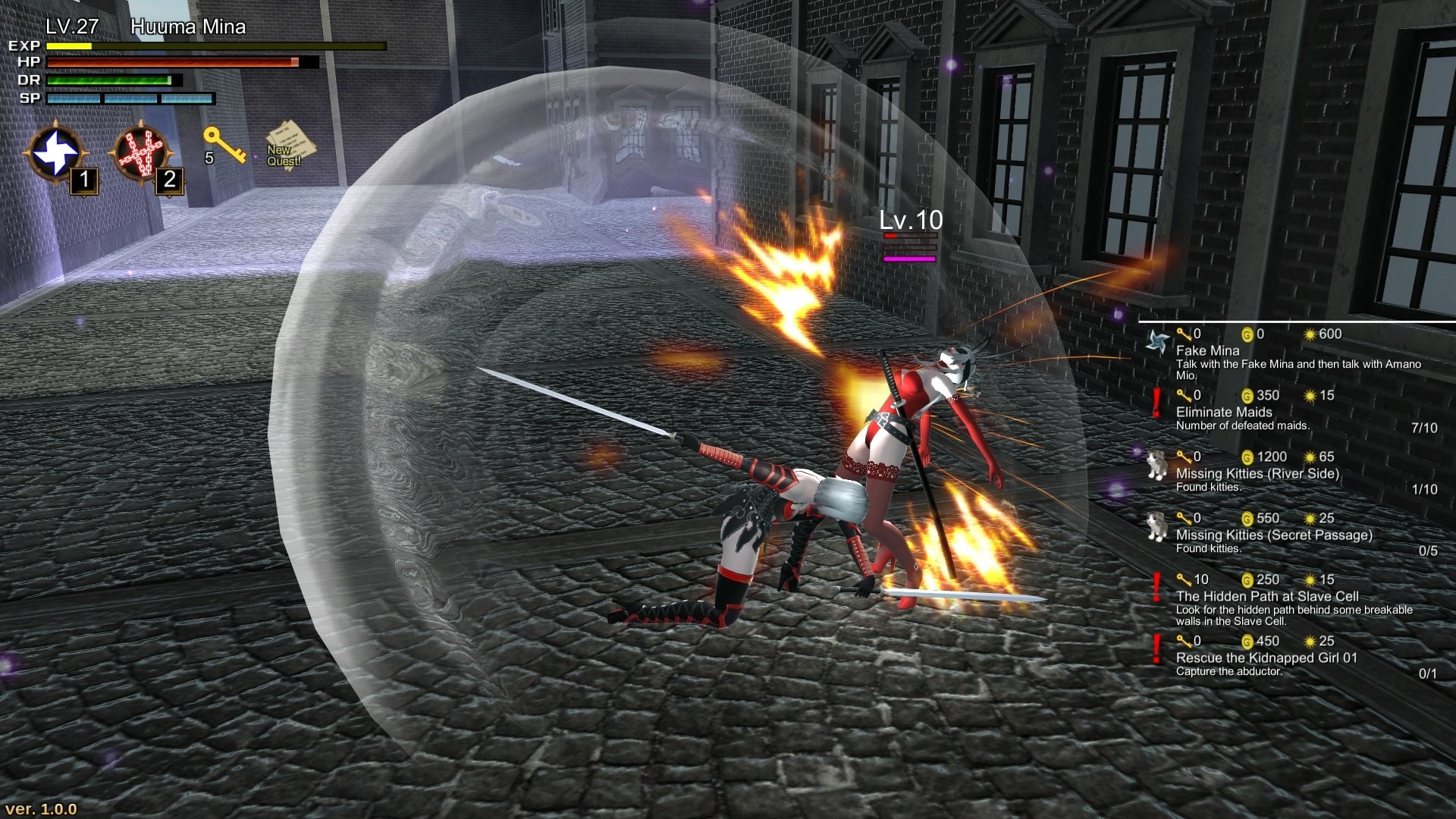The height and width of the screenshot is (819, 1456).
Task: Click the first blue SP gauge segment
Action: (74, 97)
